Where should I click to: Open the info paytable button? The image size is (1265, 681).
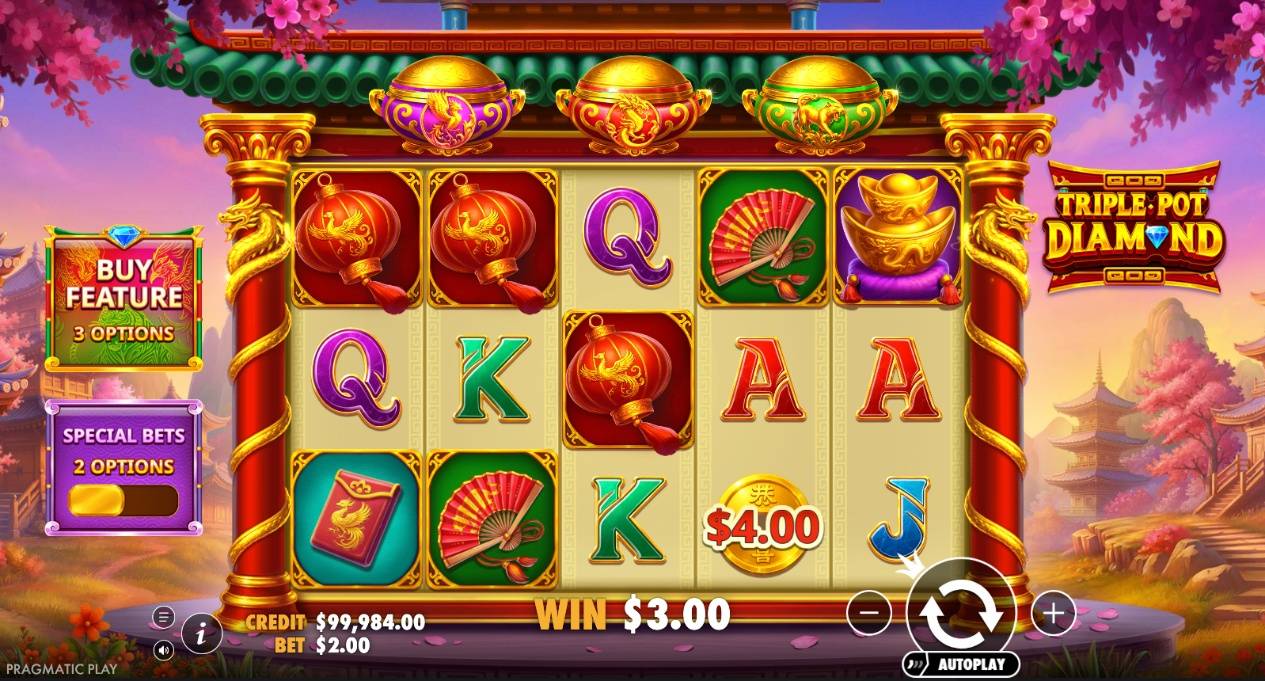[202, 632]
